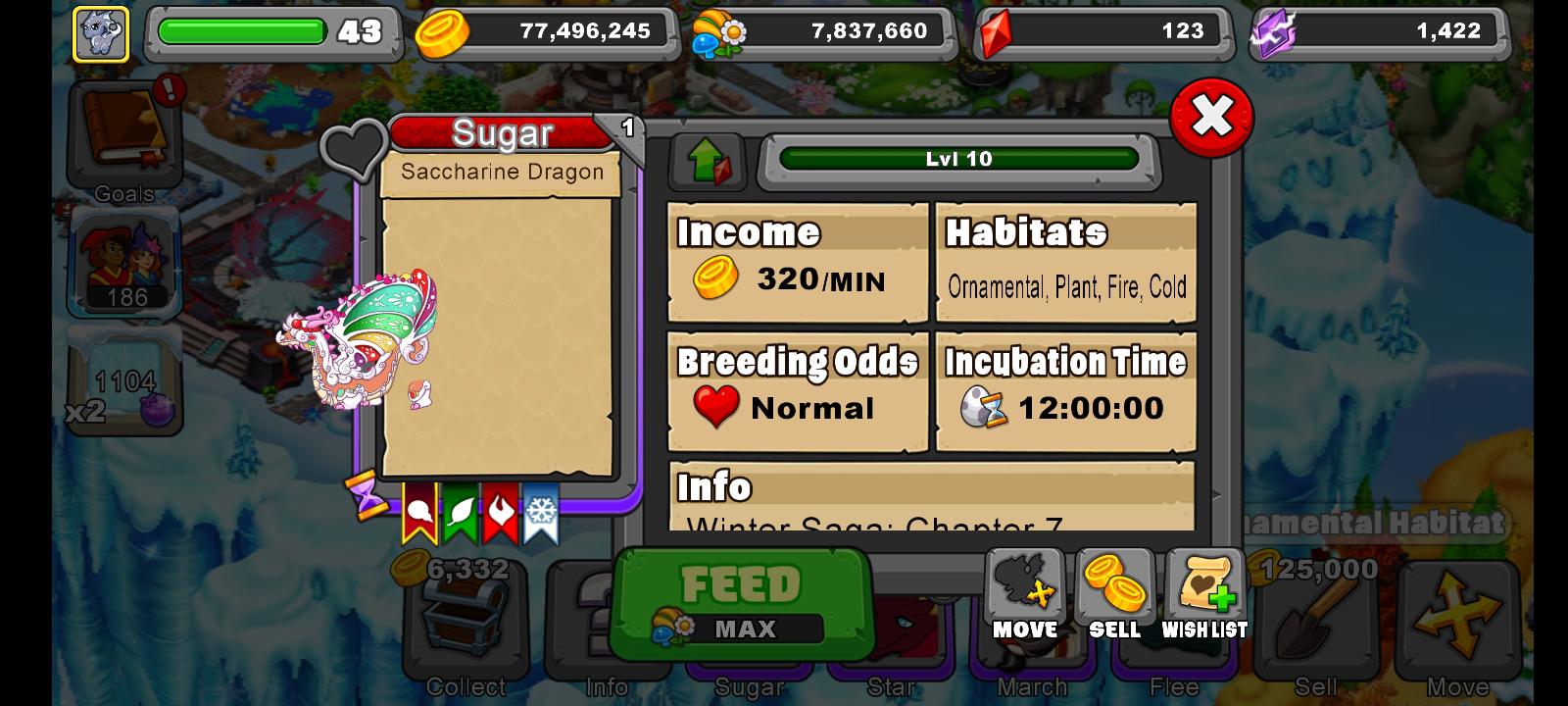Open the Habitats panel listing Ornamental
The image size is (1568, 706).
pyautogui.click(x=1065, y=260)
